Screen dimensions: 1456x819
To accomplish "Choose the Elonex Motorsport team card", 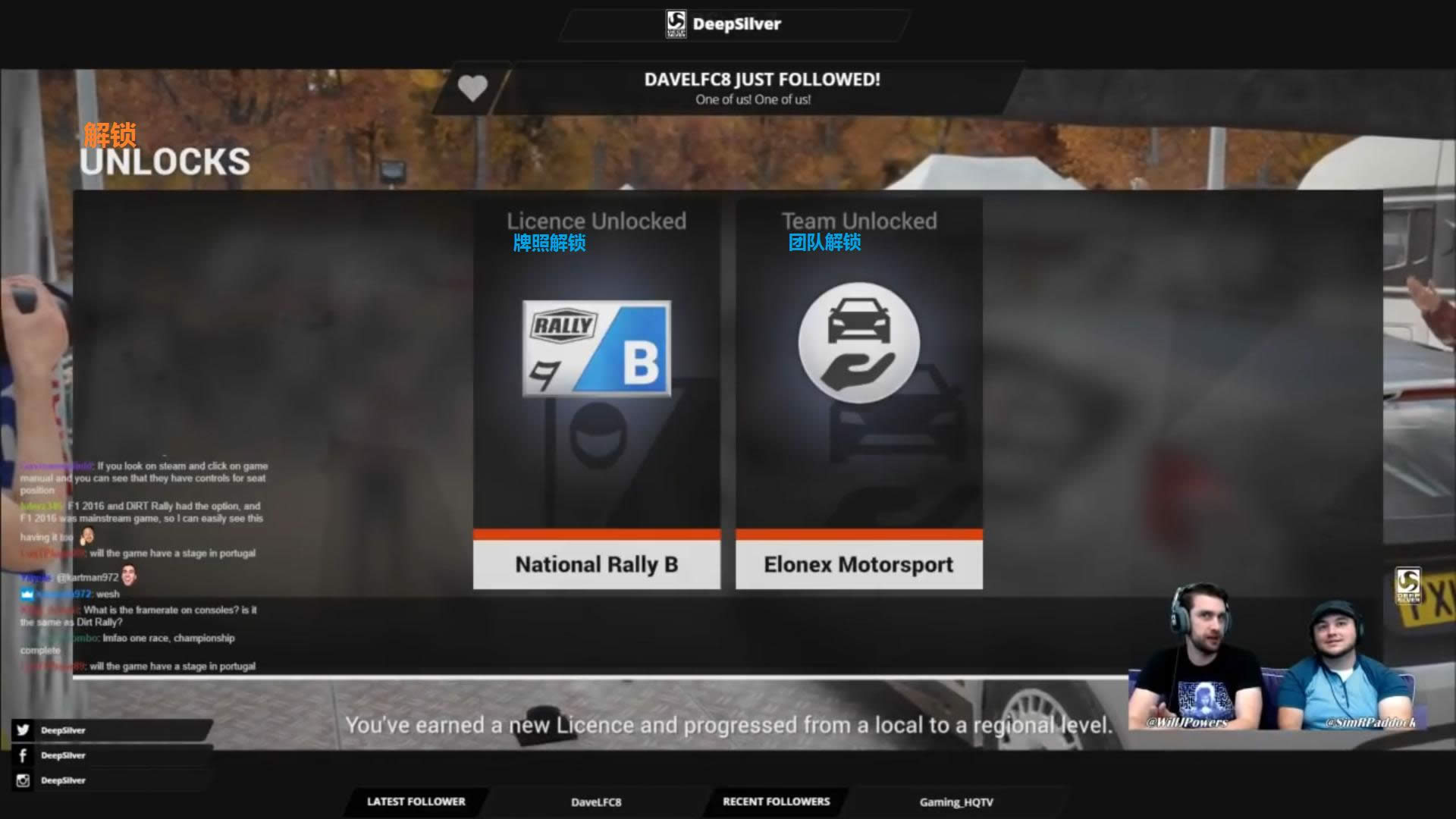I will [858, 394].
